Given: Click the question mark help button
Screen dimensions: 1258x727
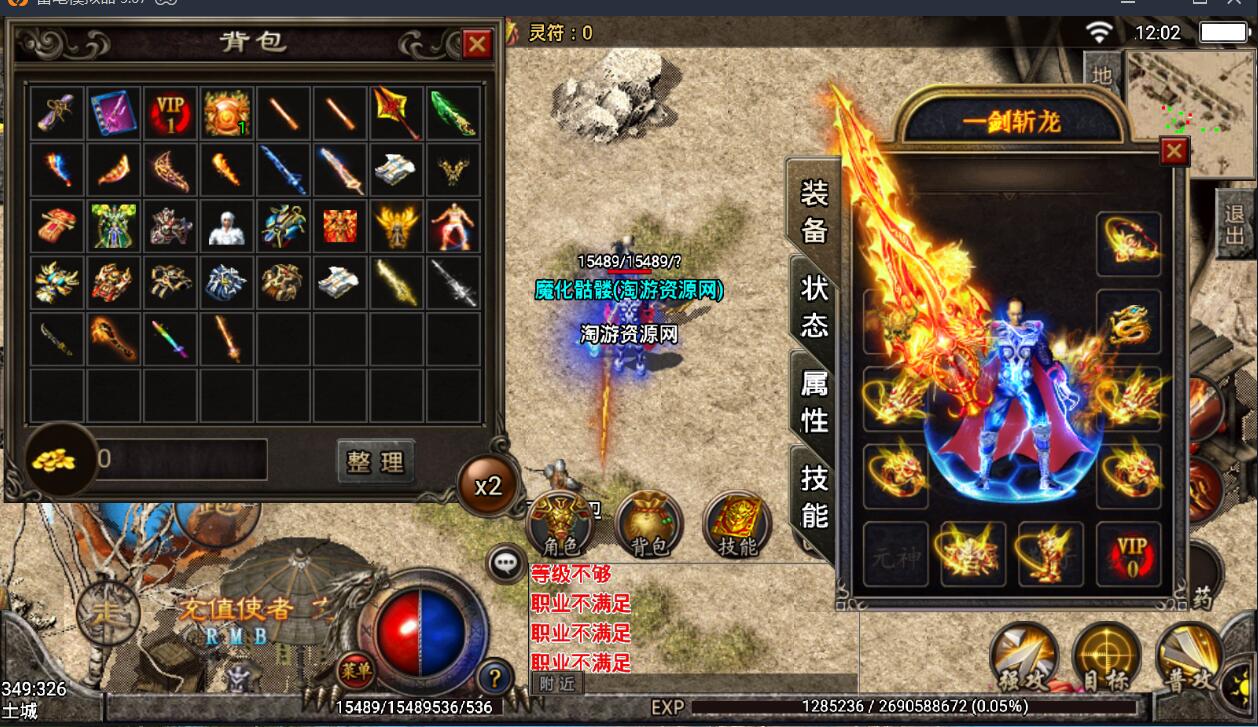Looking at the screenshot, I should click(x=495, y=677).
